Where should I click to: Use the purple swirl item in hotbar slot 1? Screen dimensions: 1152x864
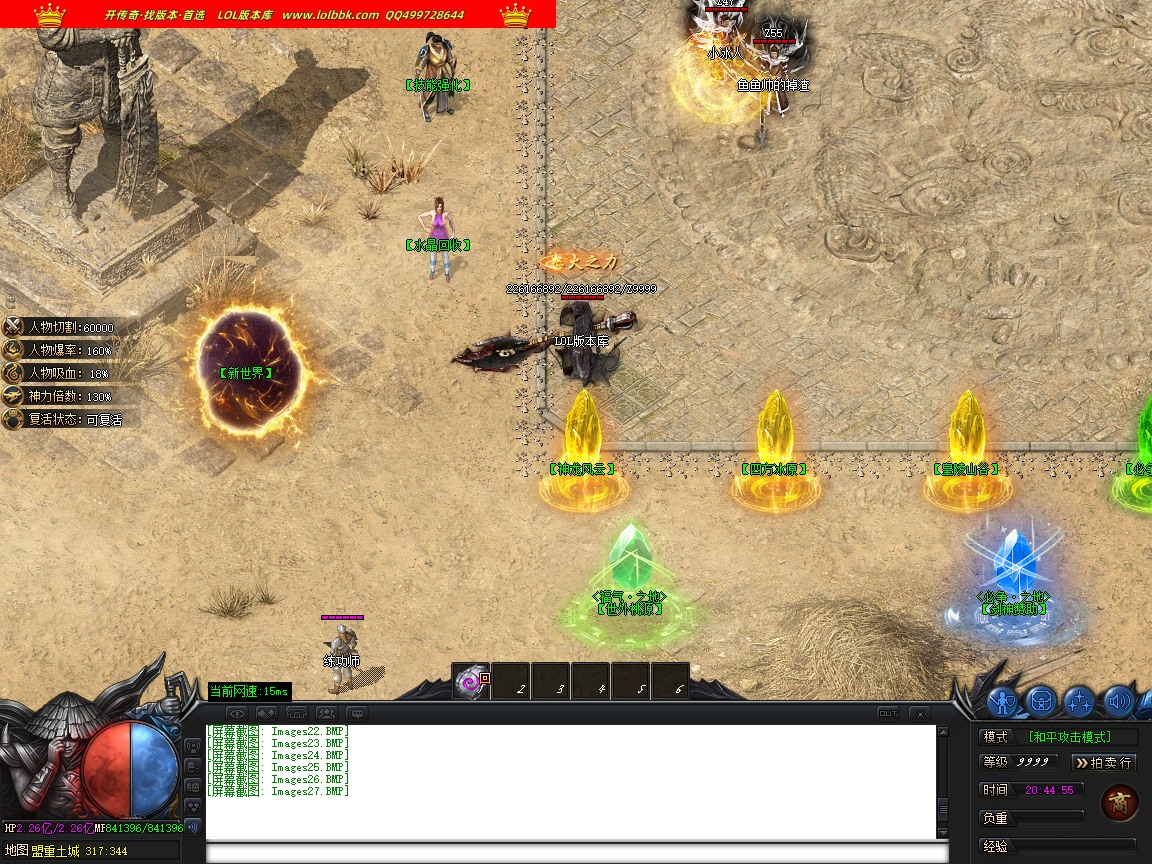[x=469, y=682]
